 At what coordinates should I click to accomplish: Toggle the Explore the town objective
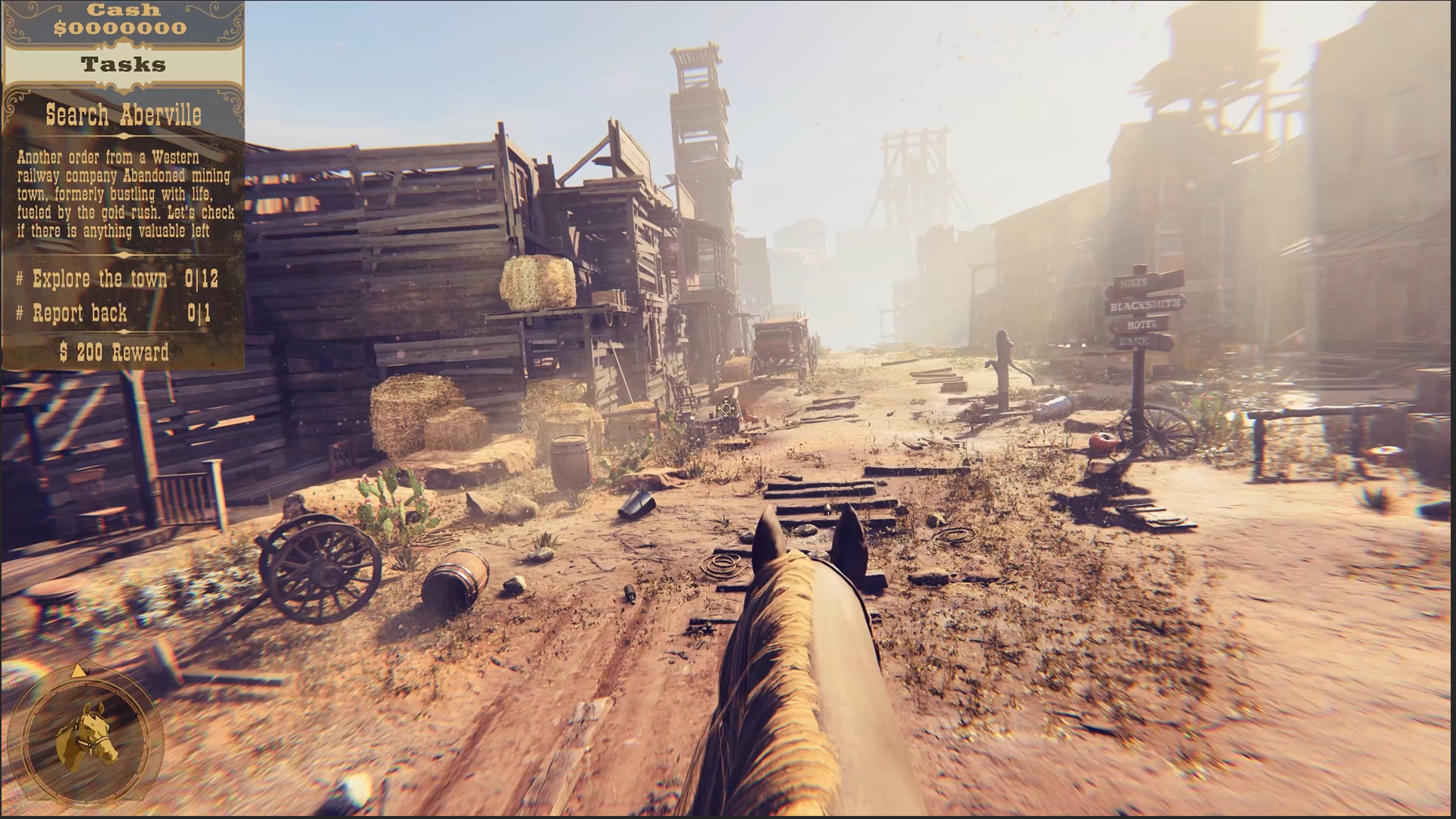[x=99, y=279]
